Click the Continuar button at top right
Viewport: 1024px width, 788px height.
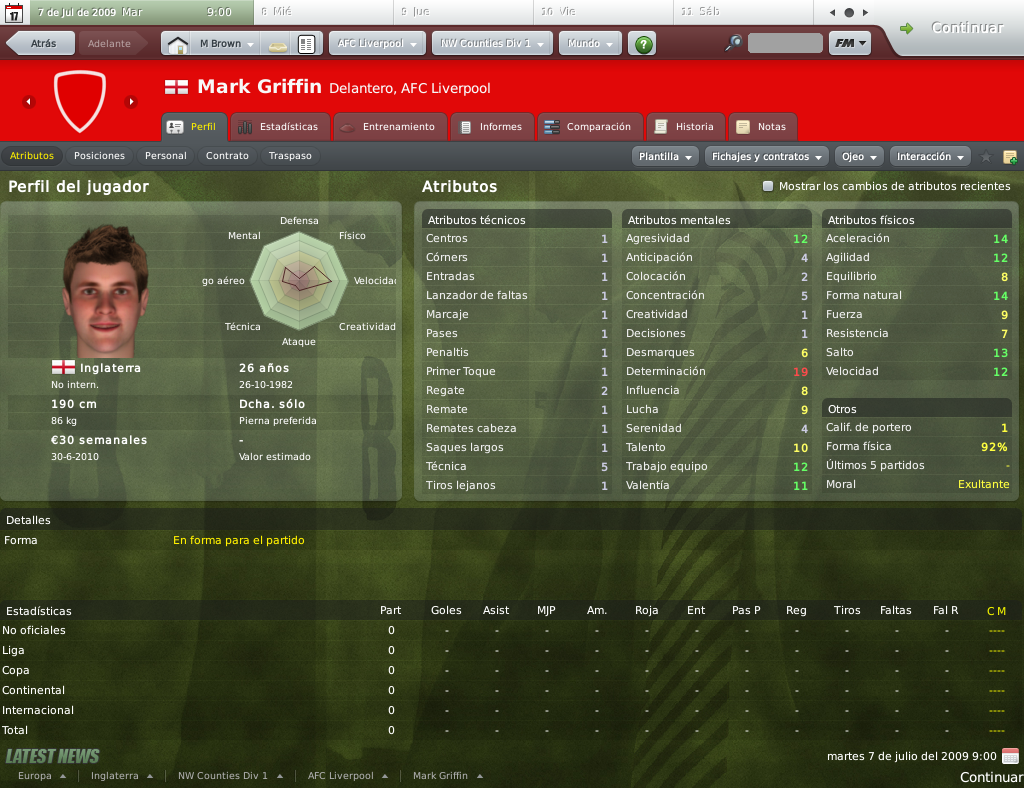point(955,28)
